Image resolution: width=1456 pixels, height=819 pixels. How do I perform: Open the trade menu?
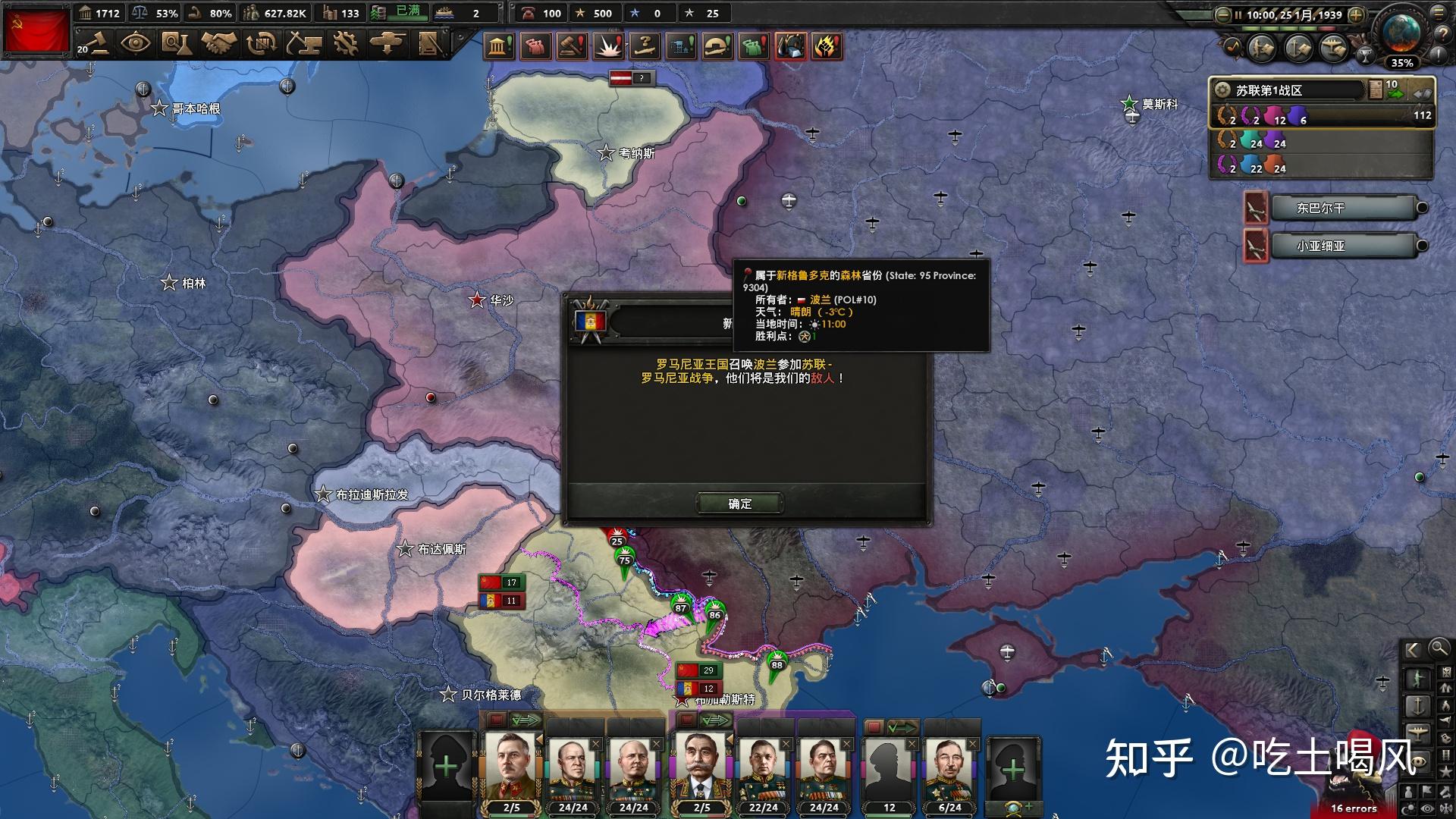point(262,43)
